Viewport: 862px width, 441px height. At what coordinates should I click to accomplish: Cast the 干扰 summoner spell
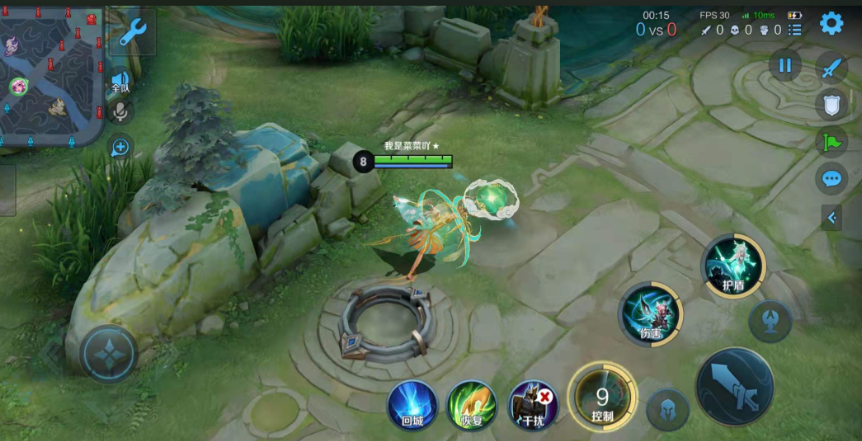click(533, 404)
